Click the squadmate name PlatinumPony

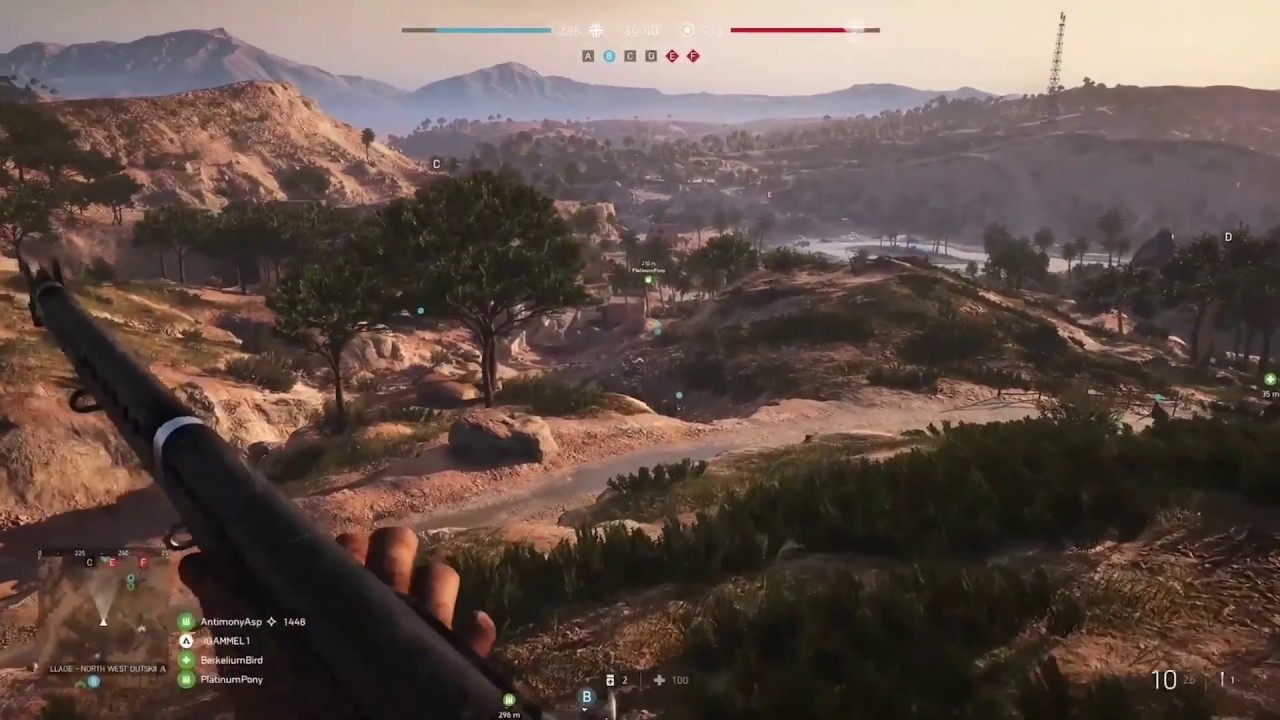232,679
